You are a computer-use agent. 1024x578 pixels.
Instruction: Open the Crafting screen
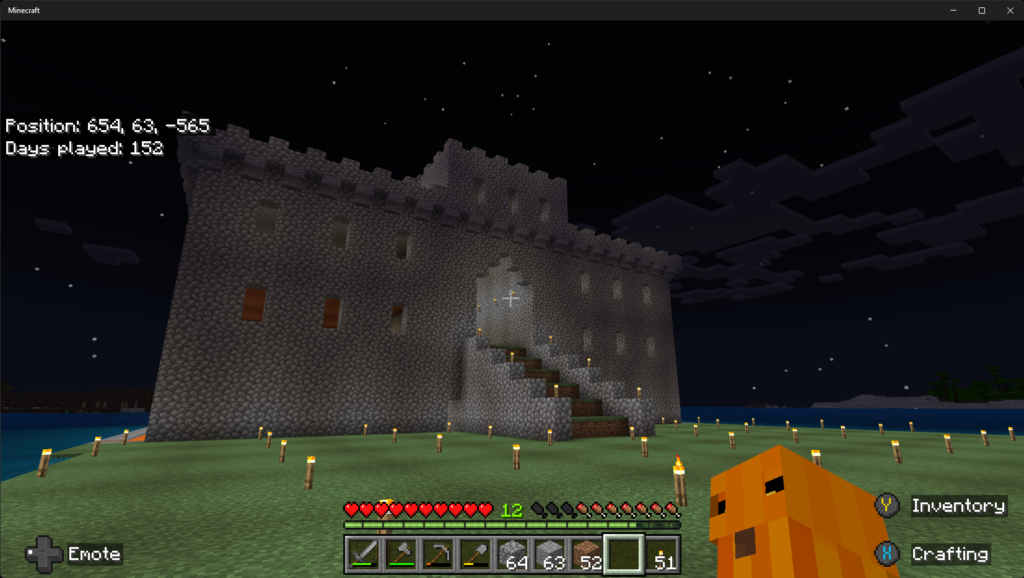tap(937, 554)
